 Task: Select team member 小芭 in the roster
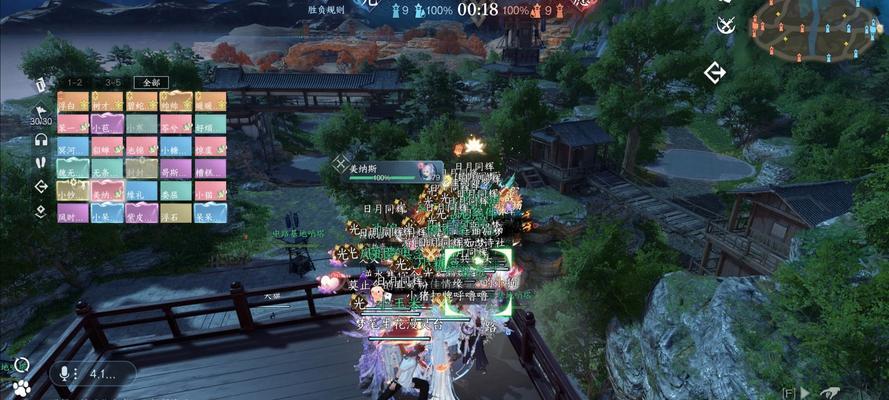click(x=107, y=125)
